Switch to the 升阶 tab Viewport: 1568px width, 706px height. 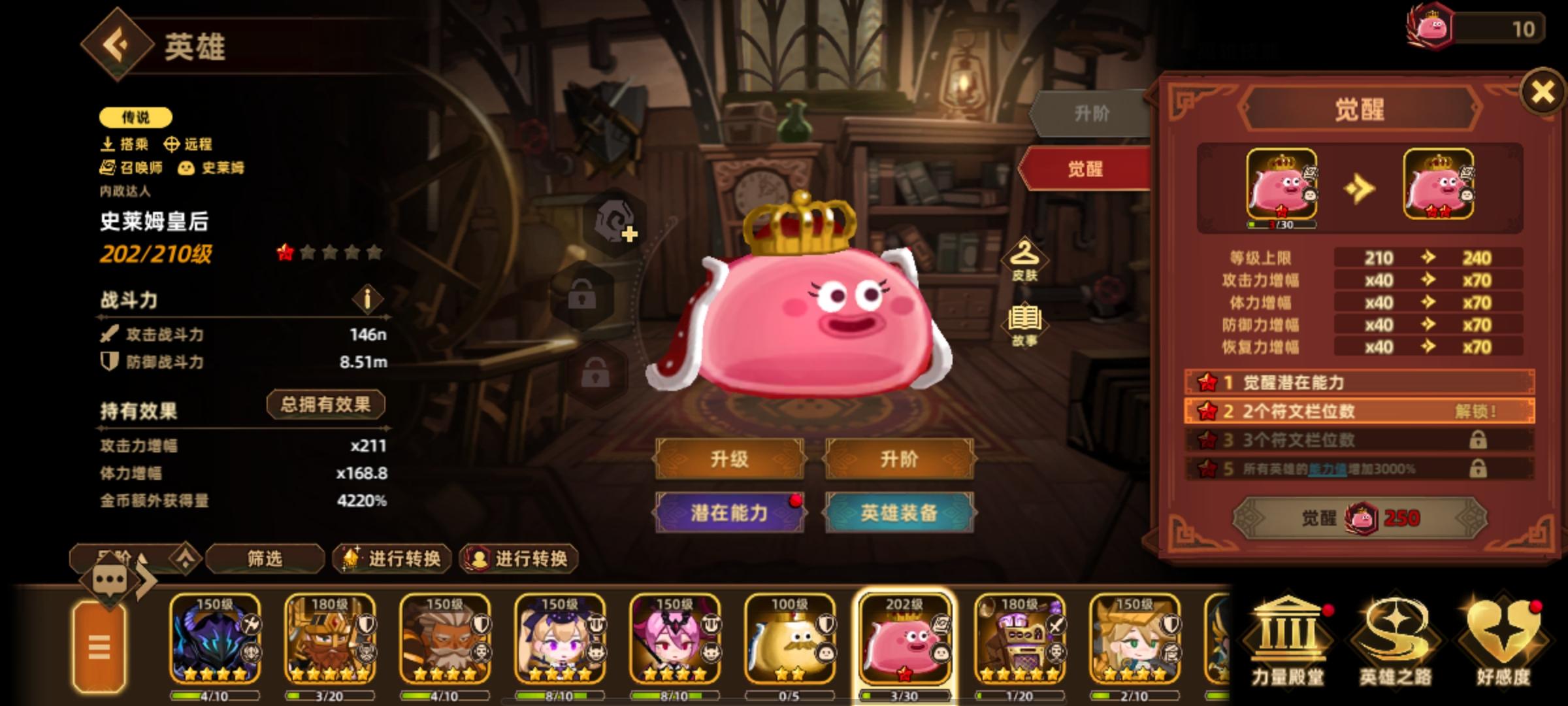1092,113
